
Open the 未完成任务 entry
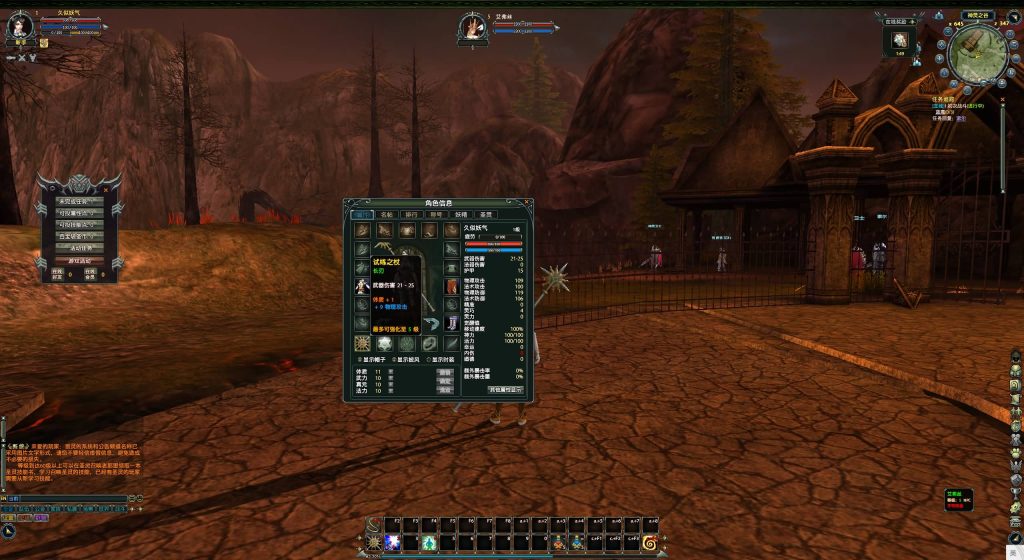79,202
